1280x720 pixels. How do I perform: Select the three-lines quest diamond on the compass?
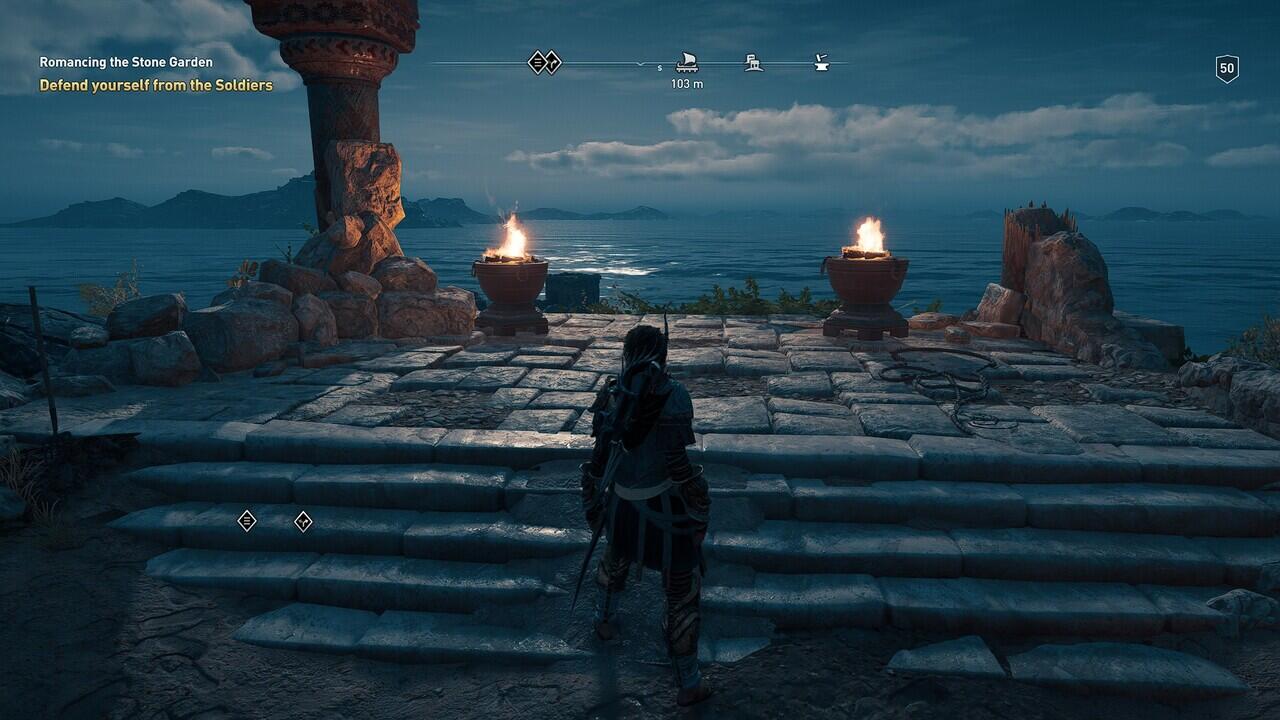(538, 62)
